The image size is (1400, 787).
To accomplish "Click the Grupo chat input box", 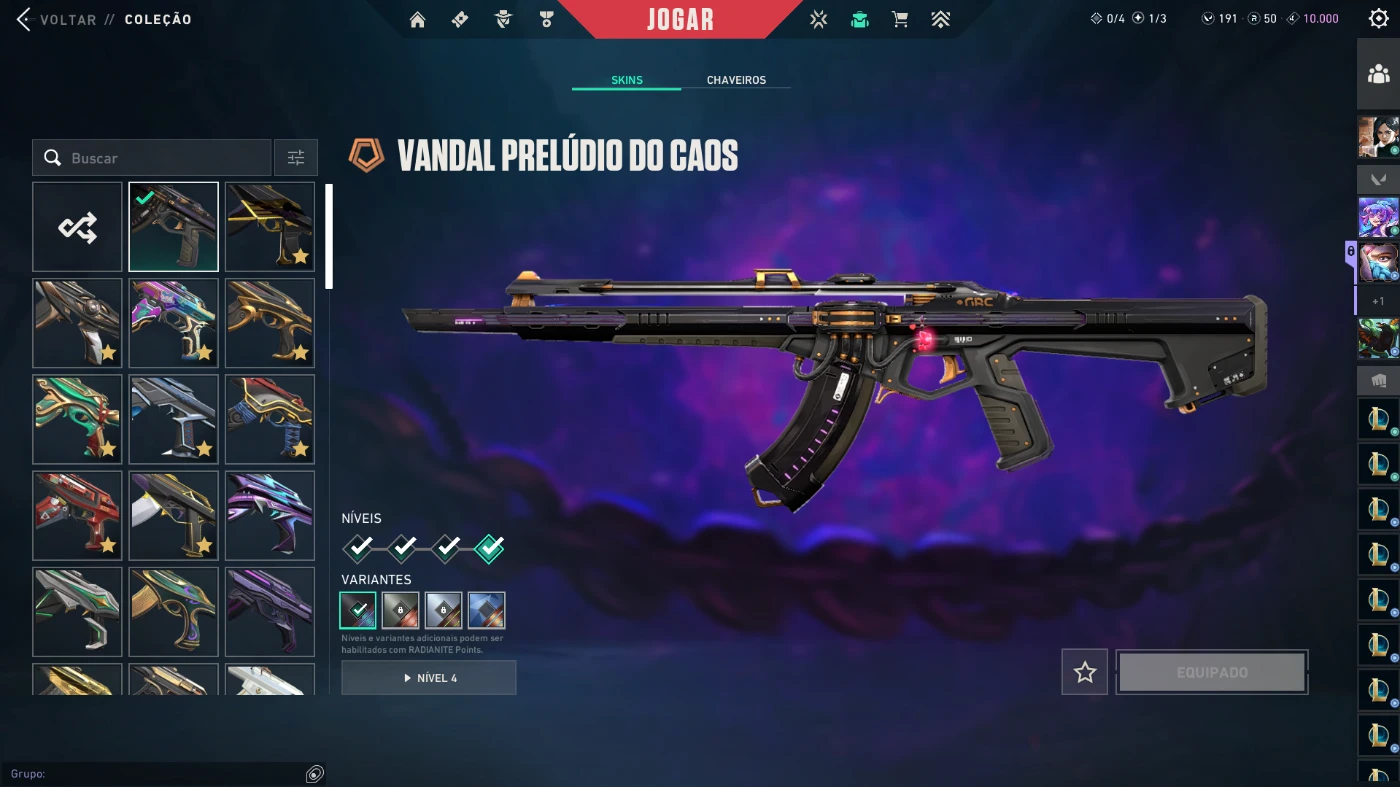I will (x=160, y=774).
